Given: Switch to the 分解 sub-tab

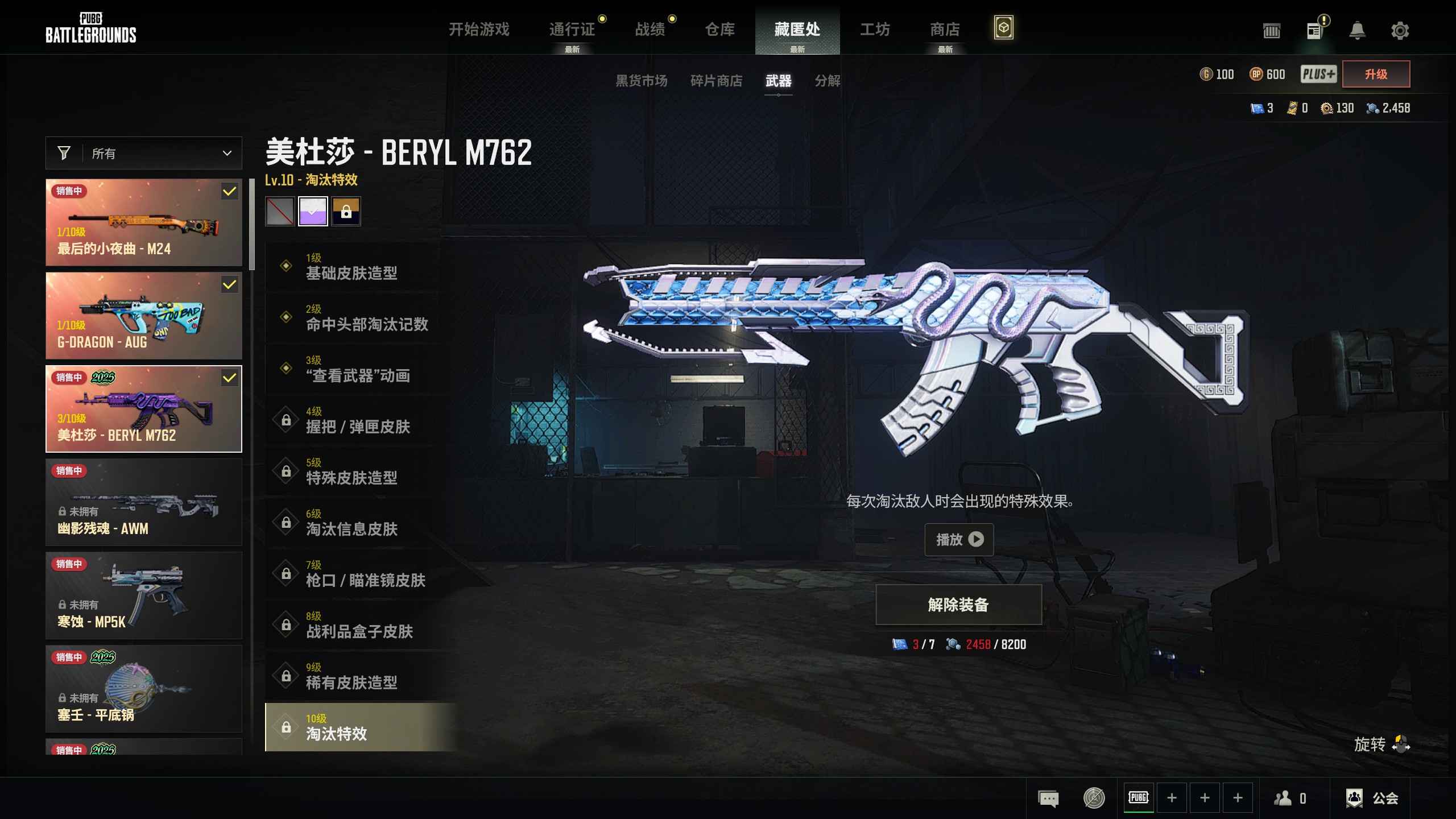Looking at the screenshot, I should [827, 81].
